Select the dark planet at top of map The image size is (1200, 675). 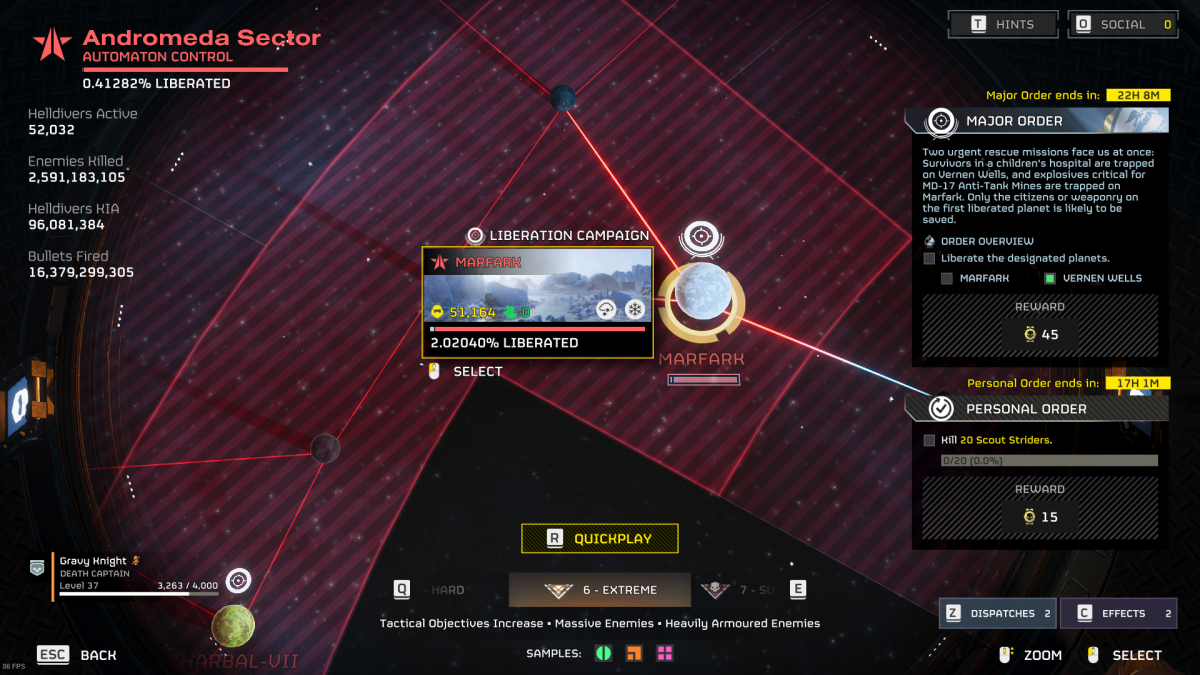[x=562, y=98]
